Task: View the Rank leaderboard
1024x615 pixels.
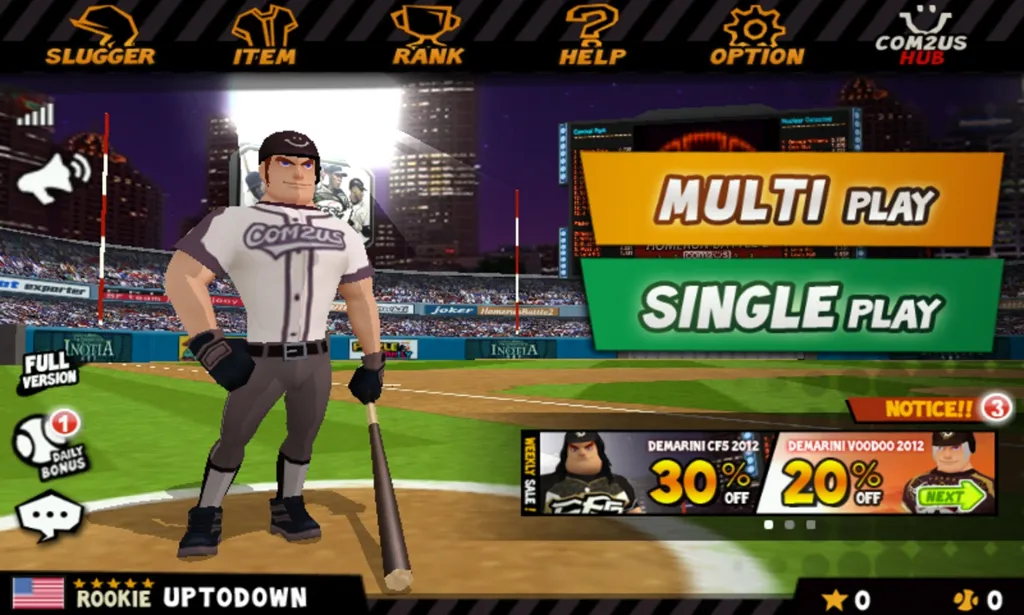Action: pos(427,36)
